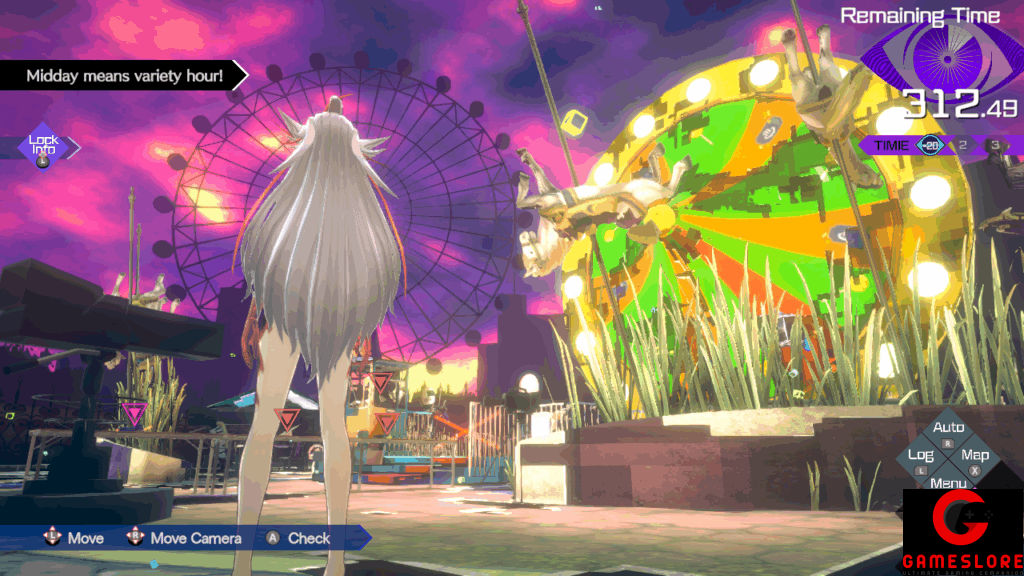Viewport: 1024px width, 576px height.
Task: Select the -20 TIME modifier
Action: [931, 145]
